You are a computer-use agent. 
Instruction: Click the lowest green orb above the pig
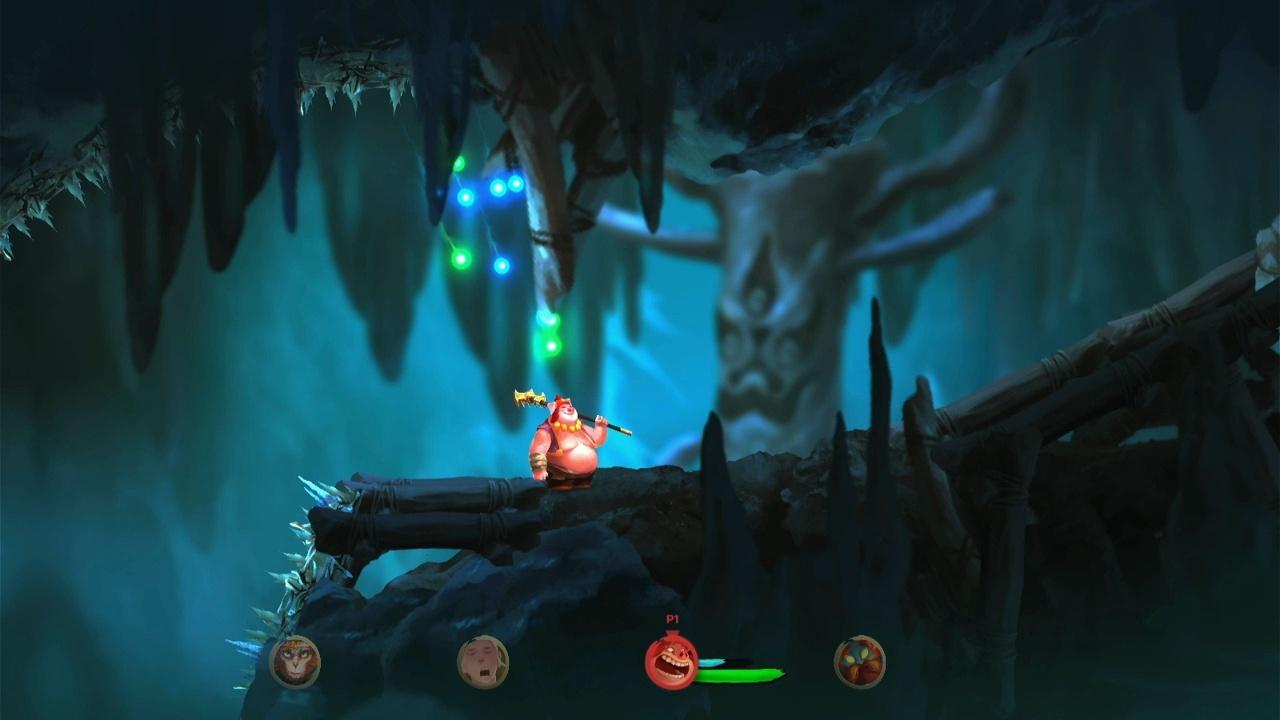(550, 344)
